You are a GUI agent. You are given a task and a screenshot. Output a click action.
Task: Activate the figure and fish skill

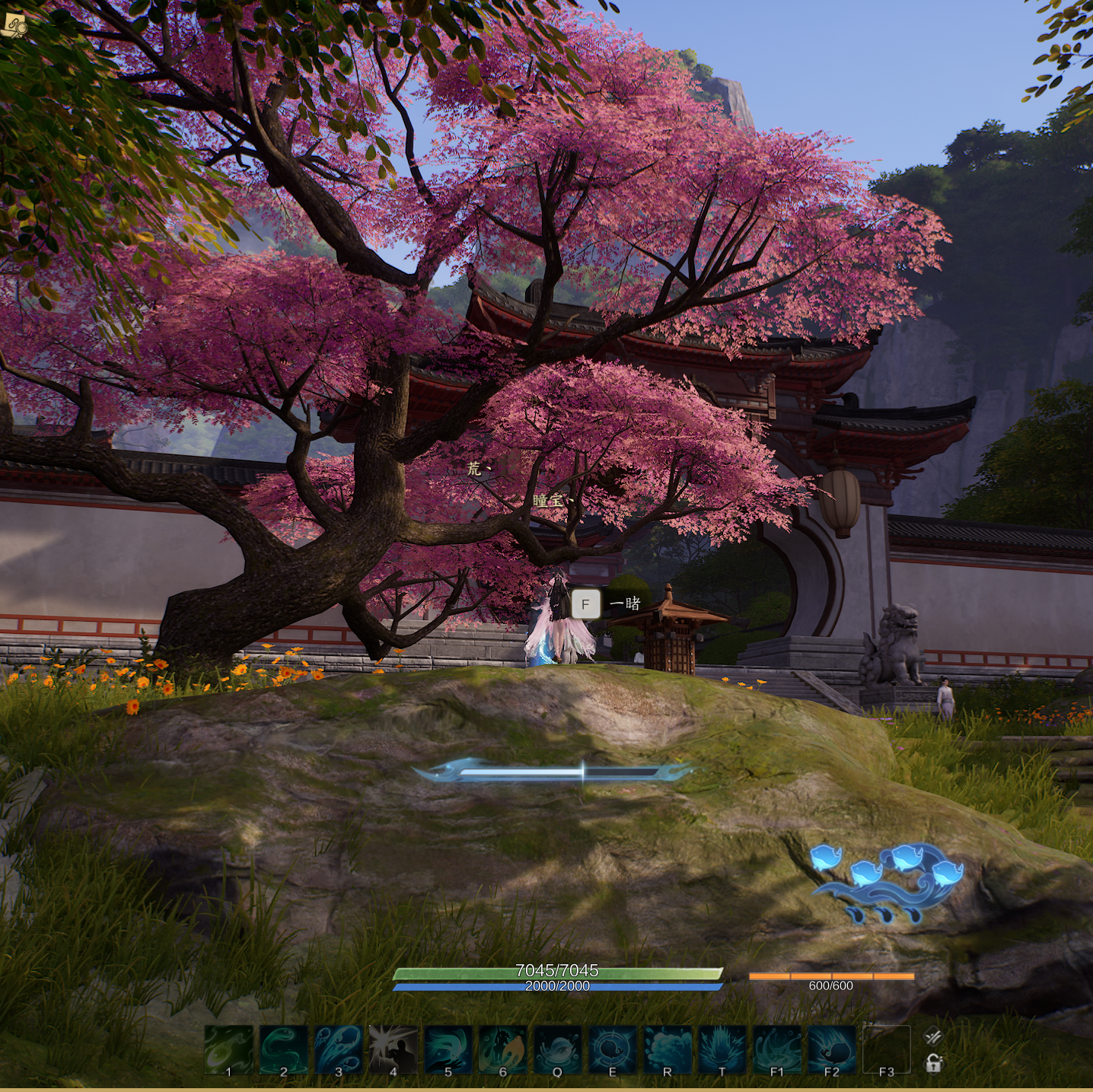[x=502, y=1050]
